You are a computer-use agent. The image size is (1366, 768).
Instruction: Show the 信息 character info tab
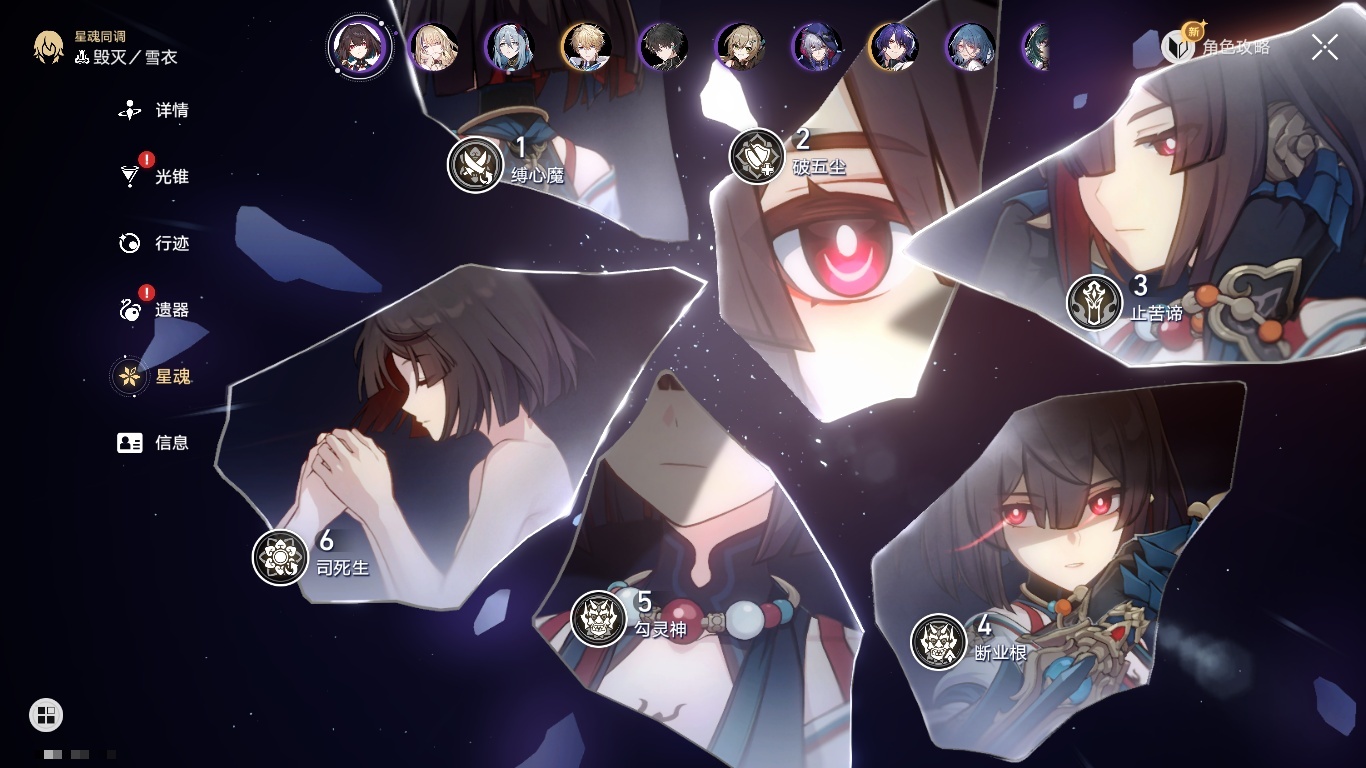154,442
